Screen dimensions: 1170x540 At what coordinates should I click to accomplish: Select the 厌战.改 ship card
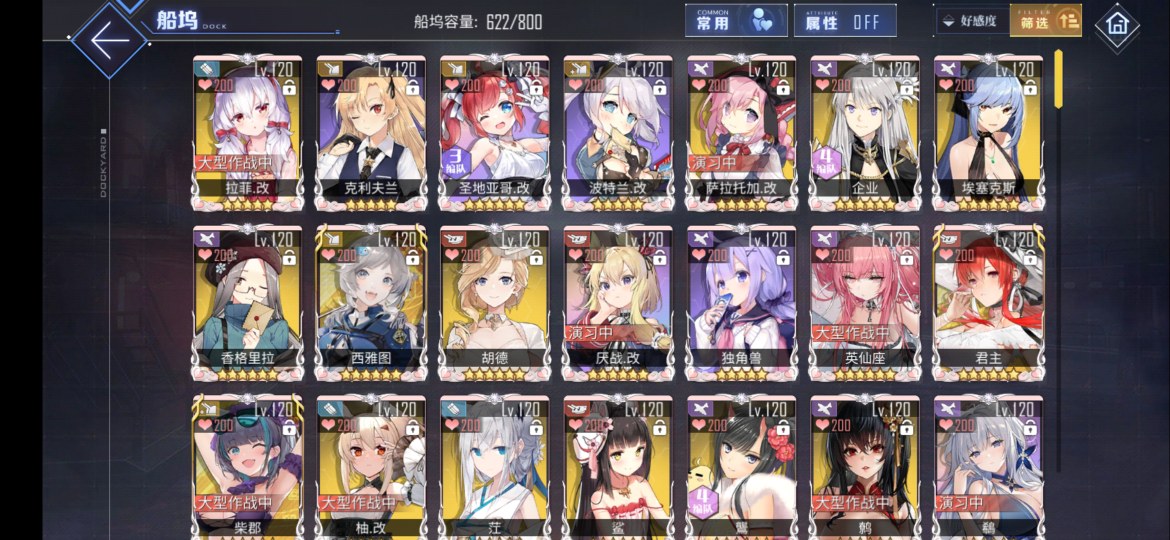[618, 300]
